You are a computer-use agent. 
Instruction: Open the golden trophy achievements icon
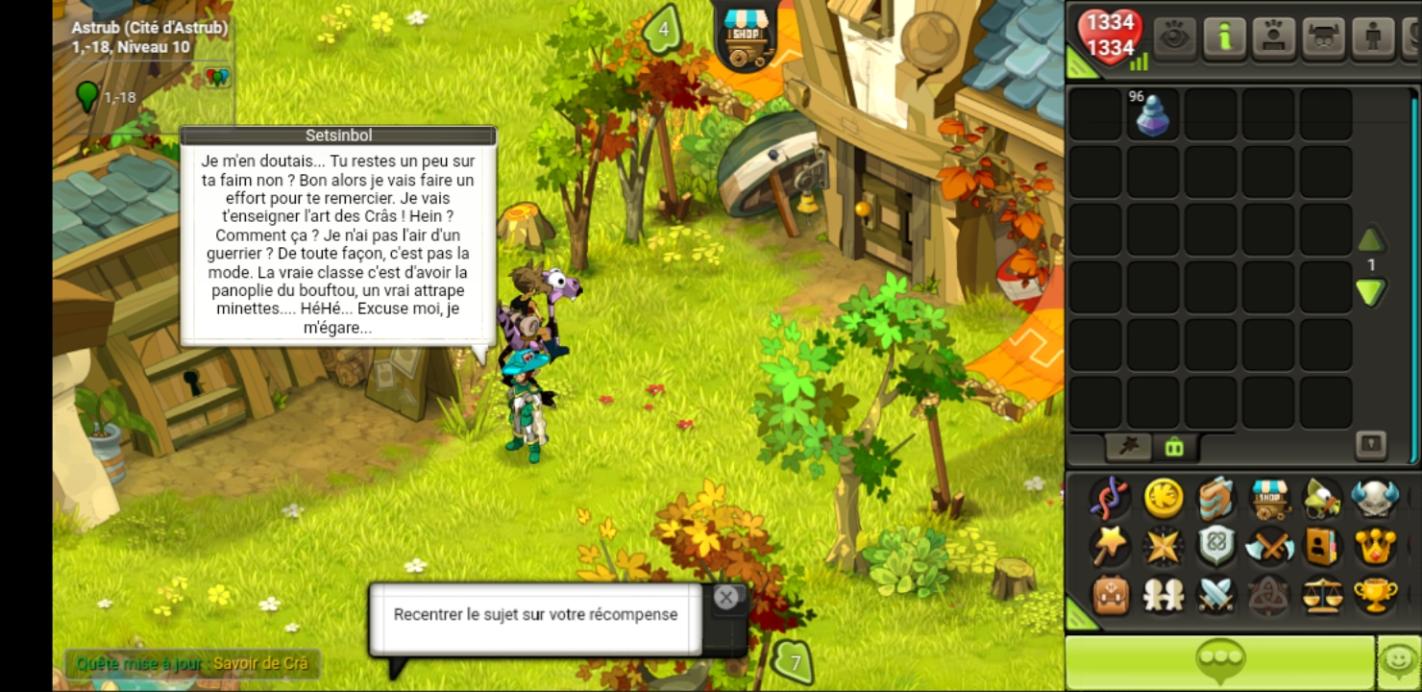tap(1375, 596)
